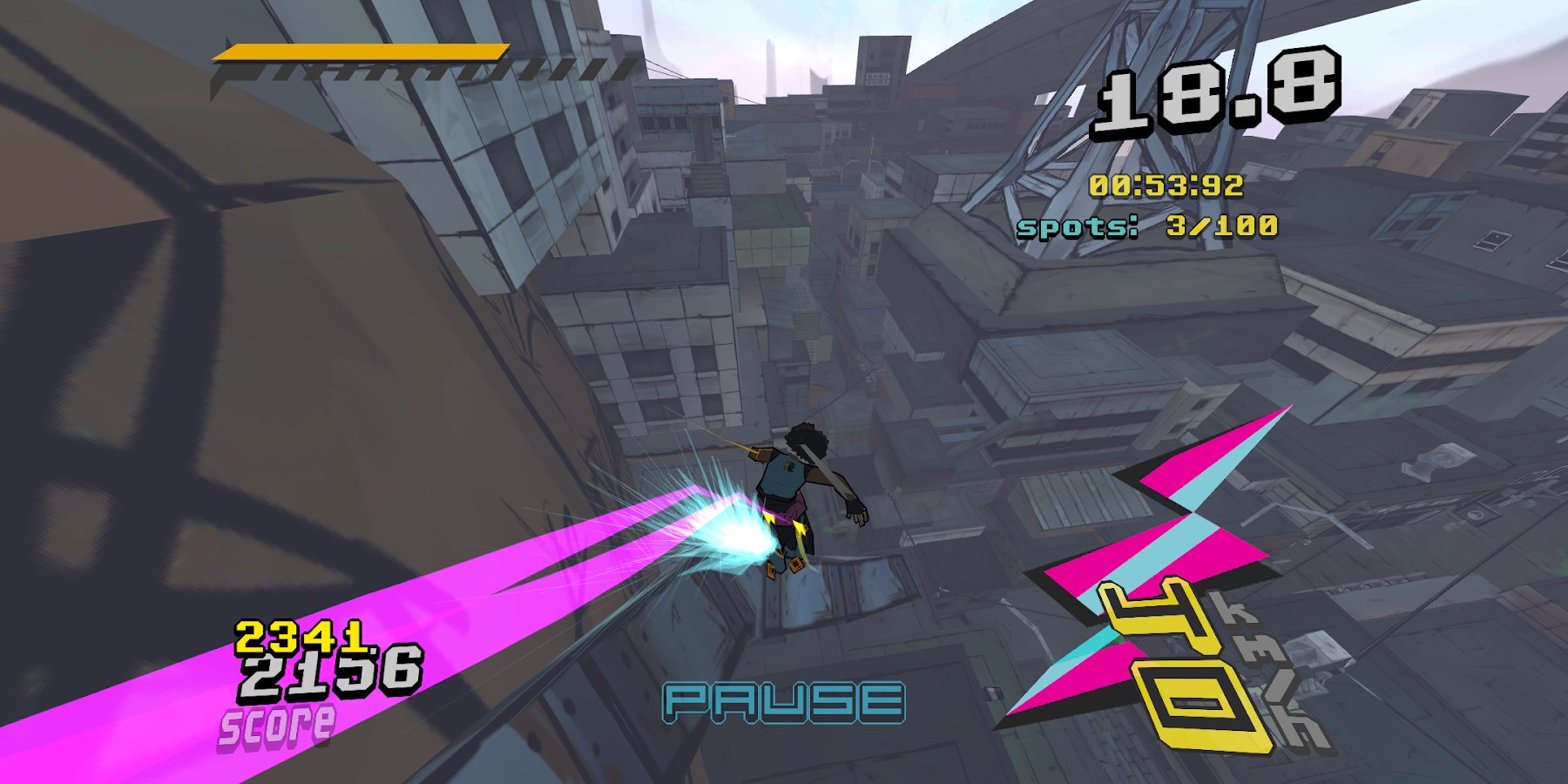Tap the PAUSE button
The image size is (1568, 784).
783,702
